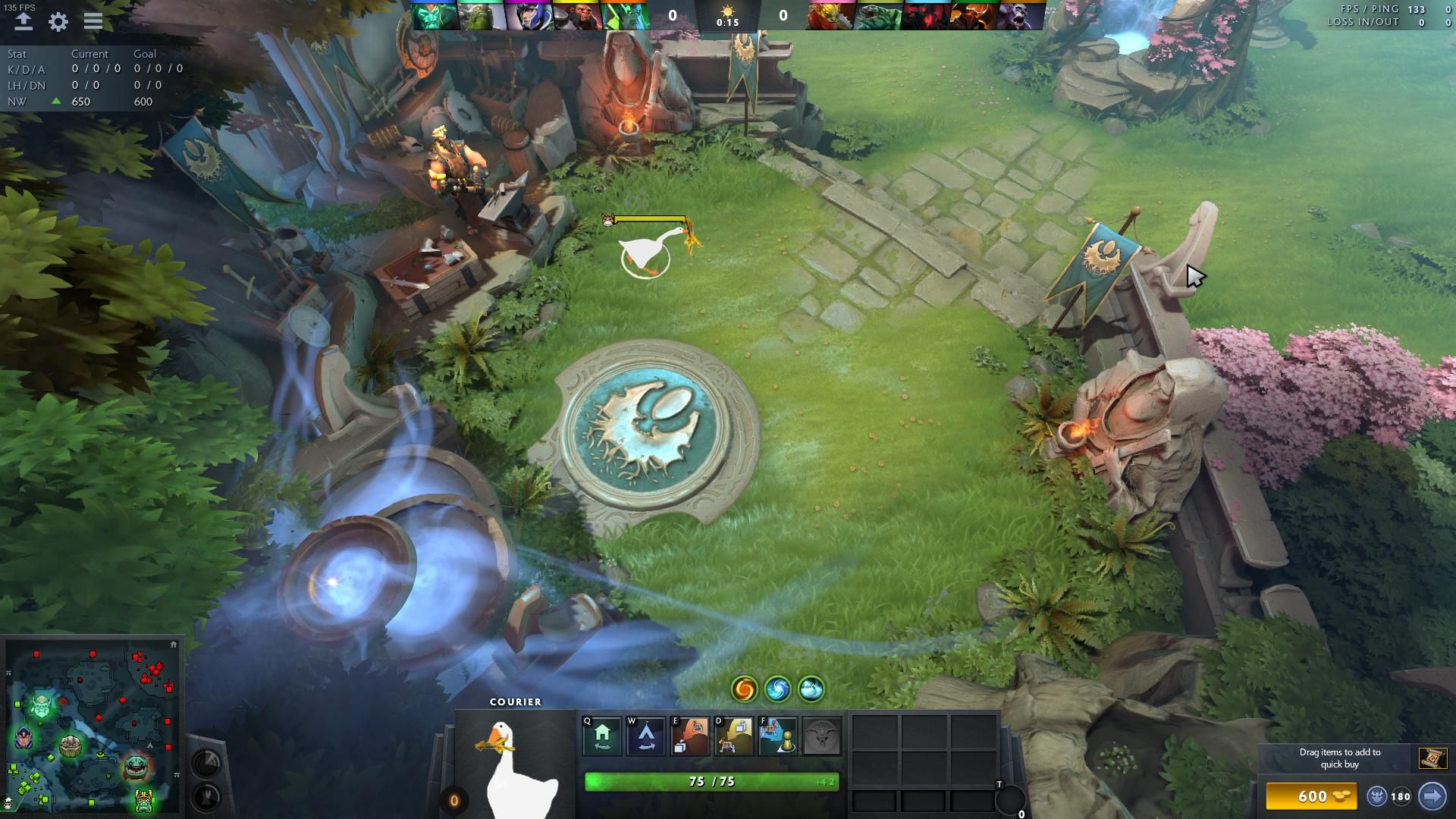Screen dimensions: 1456x819
Task: Activate courier Return To Base ability
Action: click(x=603, y=736)
